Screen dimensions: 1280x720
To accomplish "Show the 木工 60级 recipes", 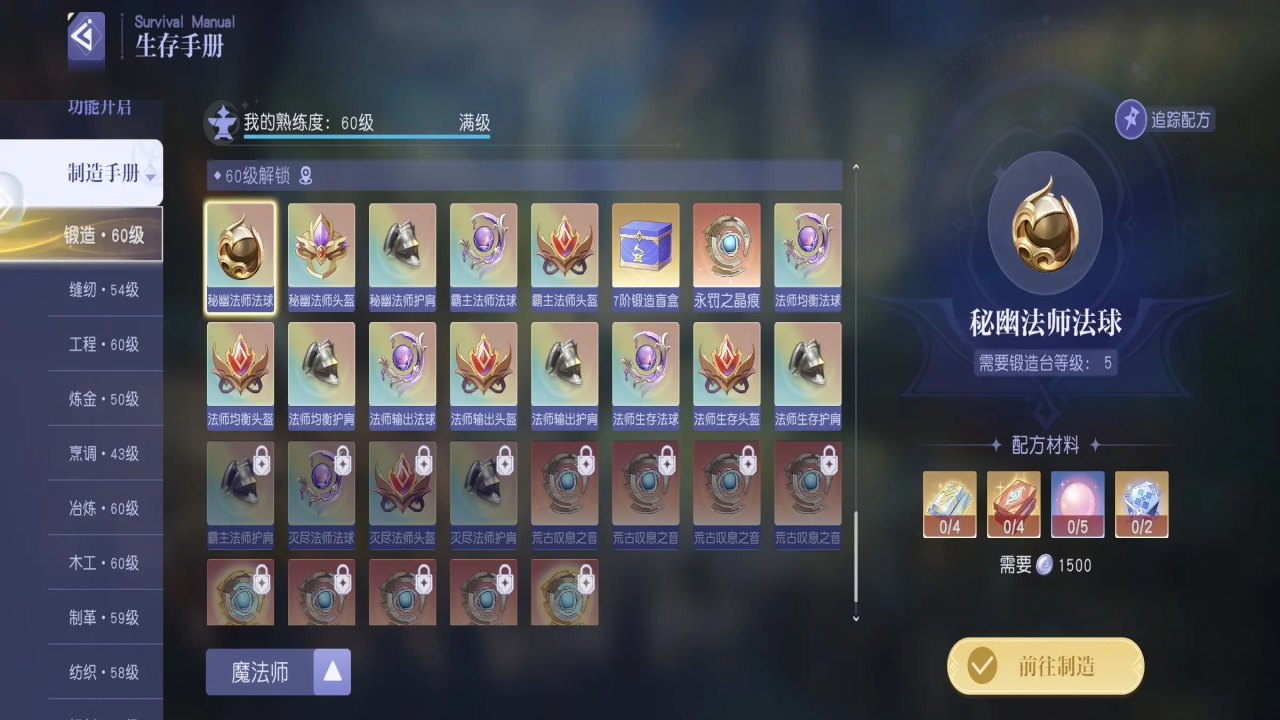I will tap(104, 563).
